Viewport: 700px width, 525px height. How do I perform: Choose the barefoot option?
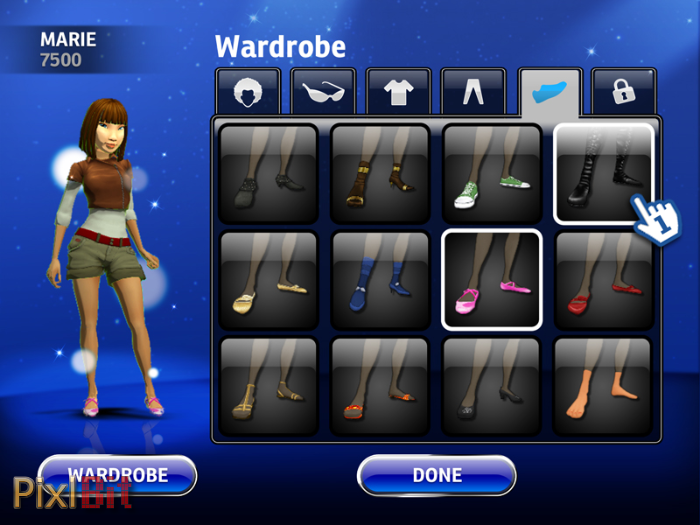tap(603, 385)
